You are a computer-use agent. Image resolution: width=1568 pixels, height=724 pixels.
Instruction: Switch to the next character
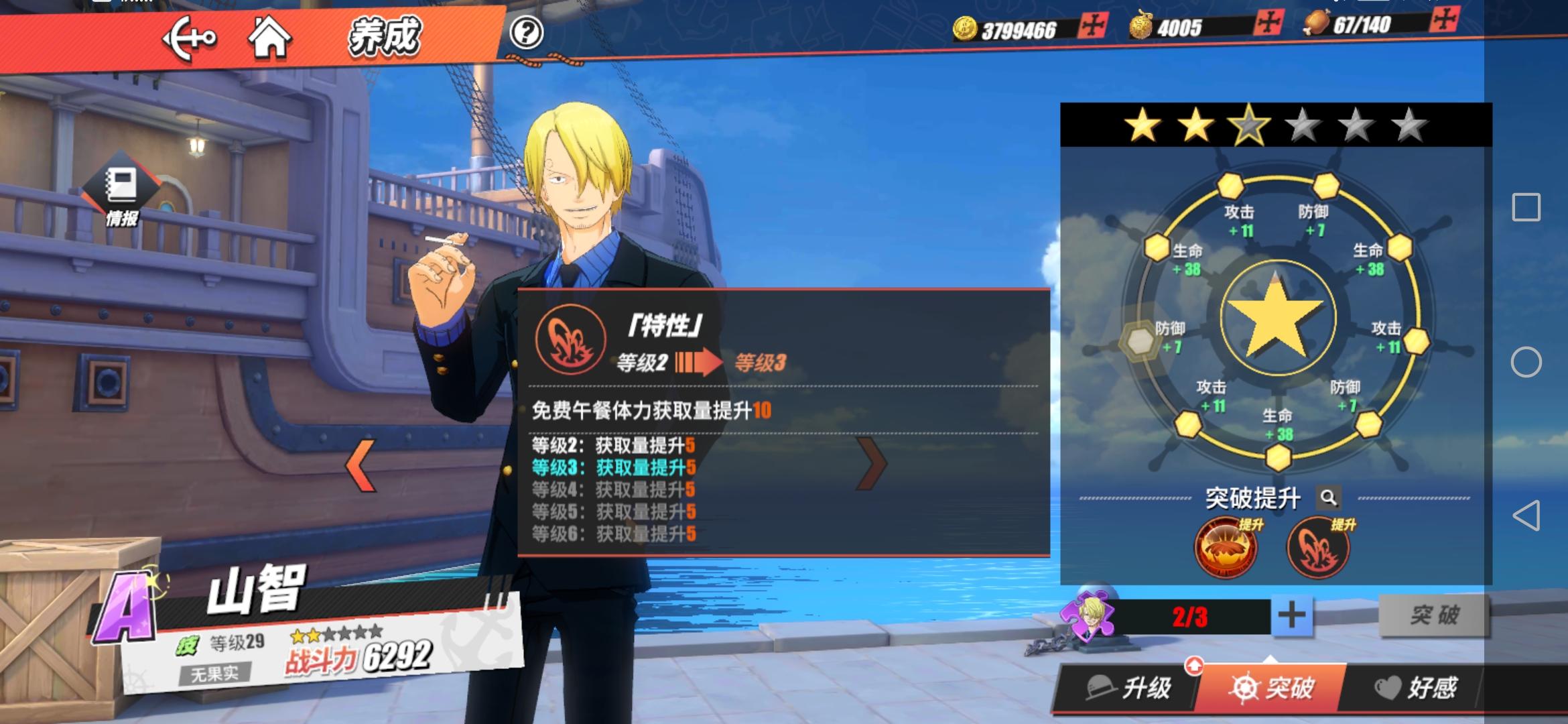pyautogui.click(x=872, y=463)
